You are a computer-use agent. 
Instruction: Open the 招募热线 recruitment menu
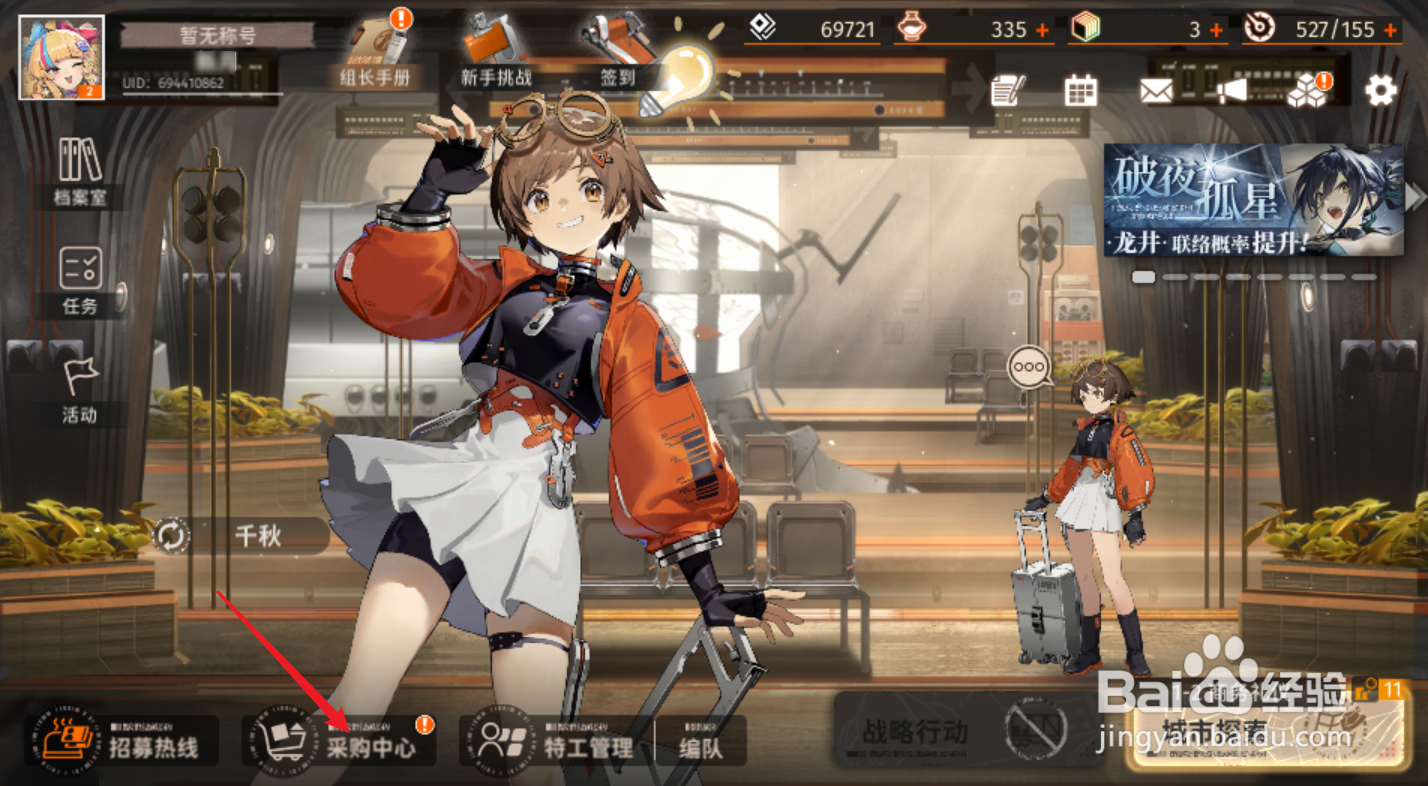coord(122,741)
